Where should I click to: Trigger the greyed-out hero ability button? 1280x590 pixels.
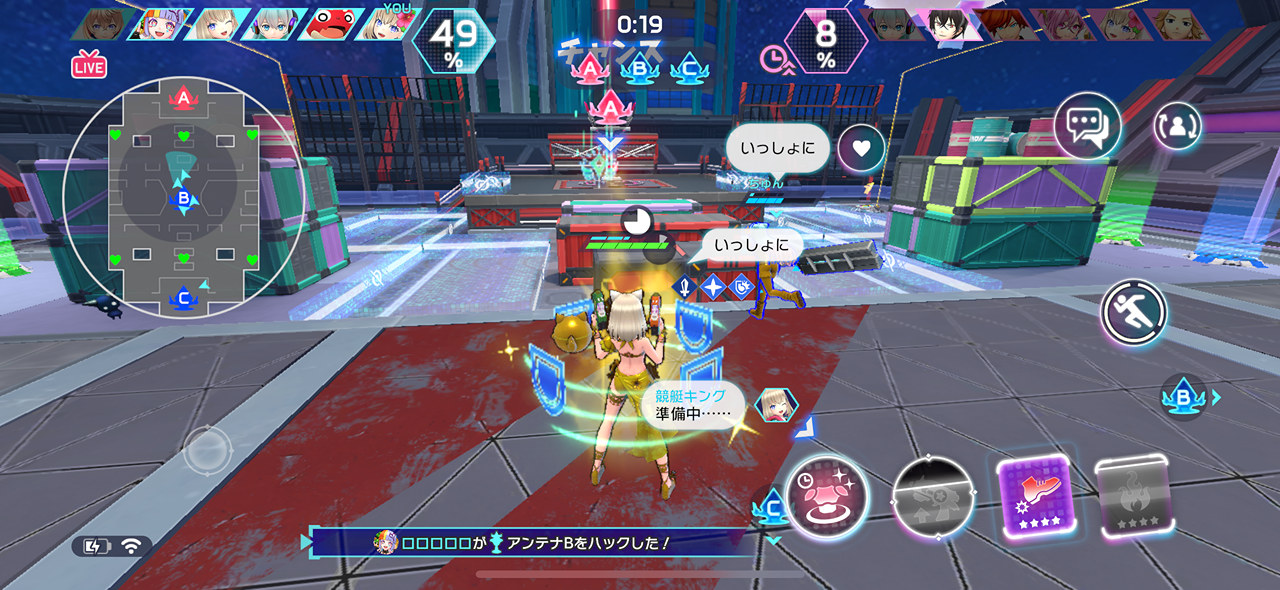coord(933,497)
